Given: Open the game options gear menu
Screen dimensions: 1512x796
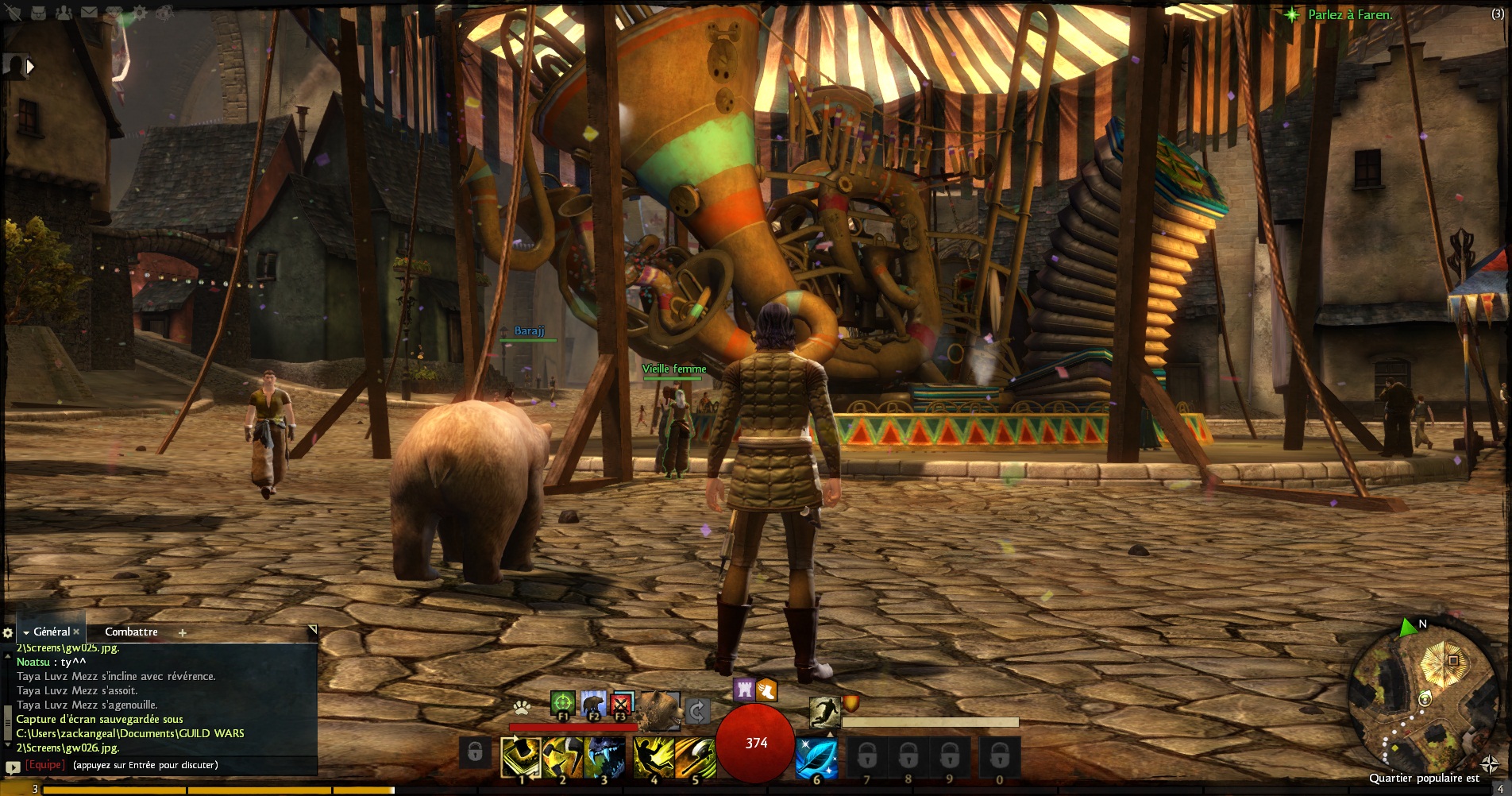Looking at the screenshot, I should coord(140,12).
